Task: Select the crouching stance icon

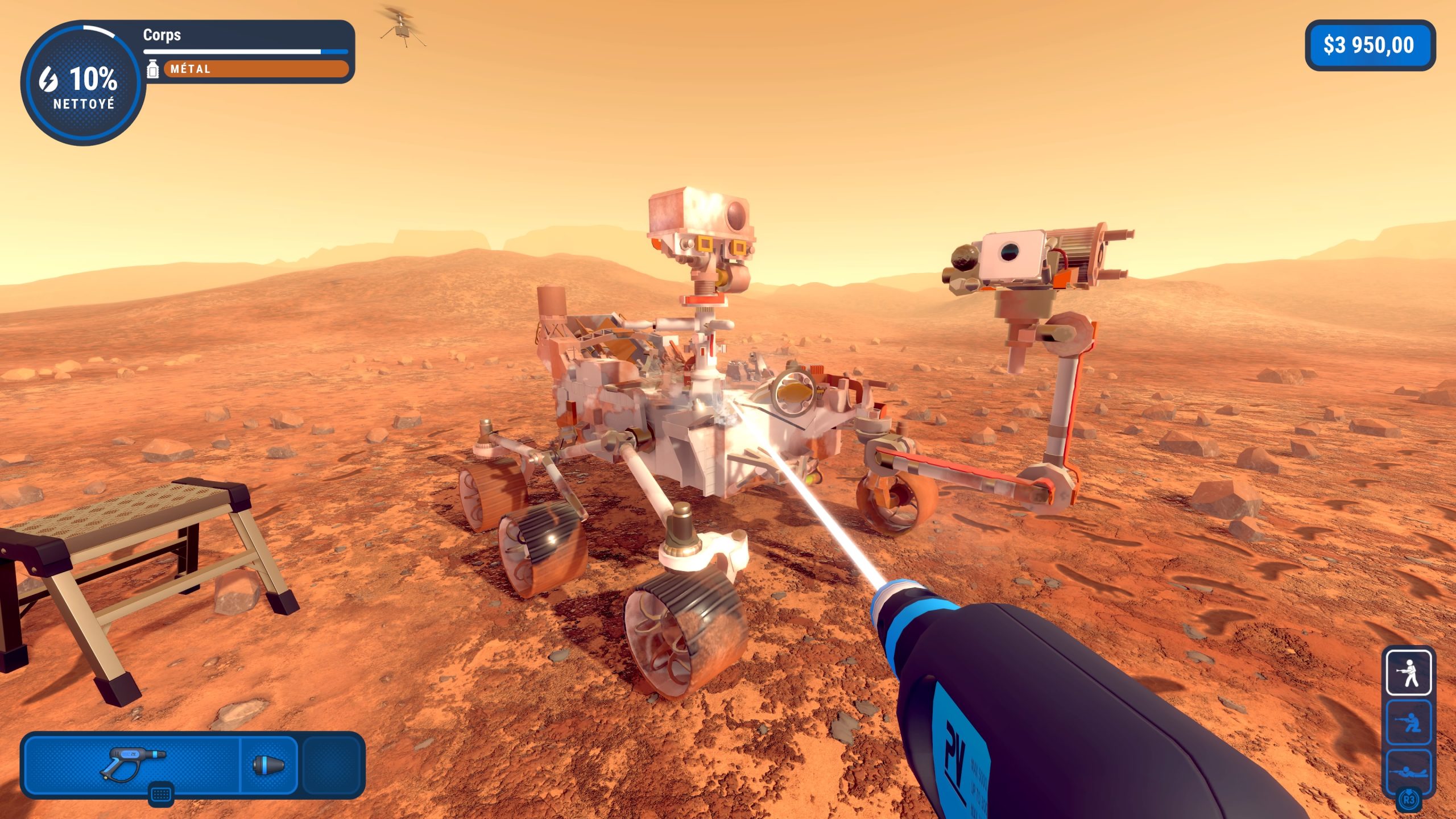Action: (1408, 723)
